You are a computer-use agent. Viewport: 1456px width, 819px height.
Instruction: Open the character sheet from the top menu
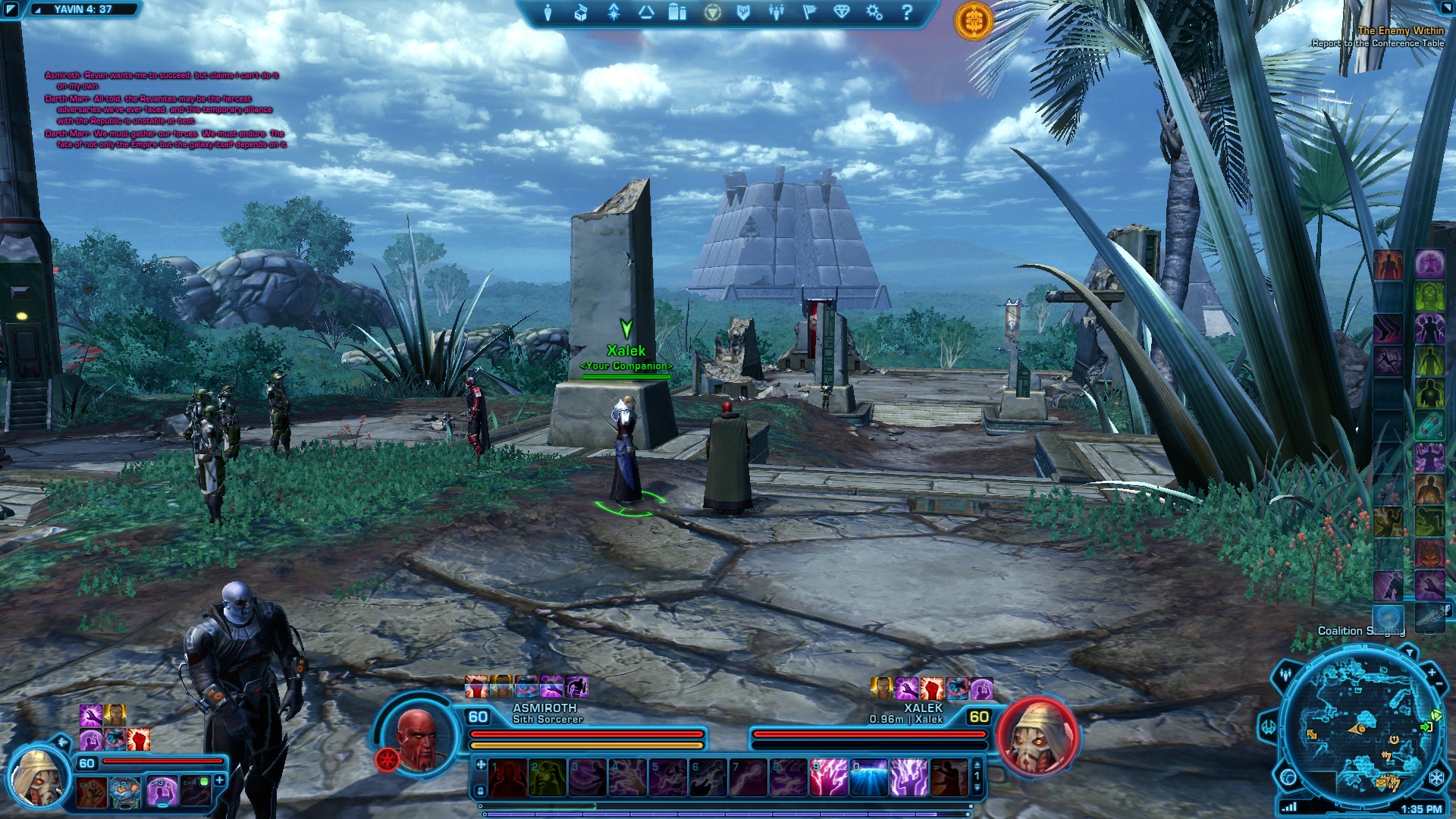[x=548, y=12]
